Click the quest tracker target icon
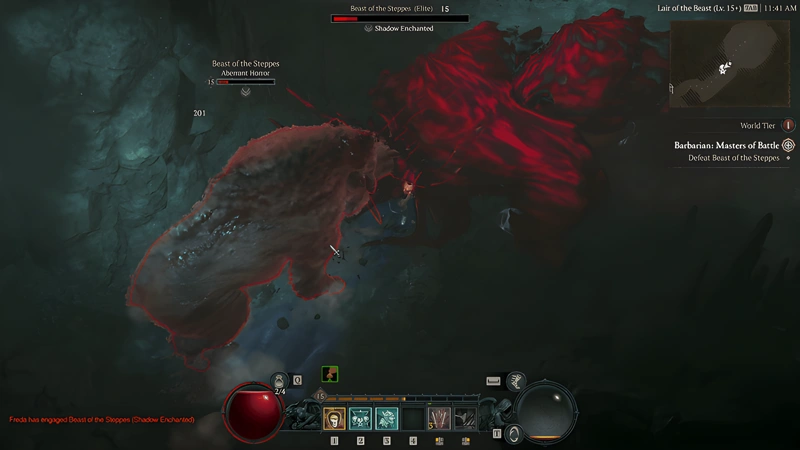Screen dimensions: 800x450 pyautogui.click(x=788, y=145)
